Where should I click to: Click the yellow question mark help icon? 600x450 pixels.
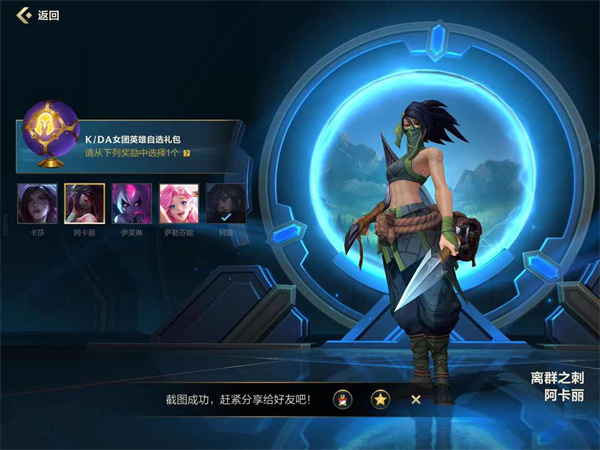(186, 154)
